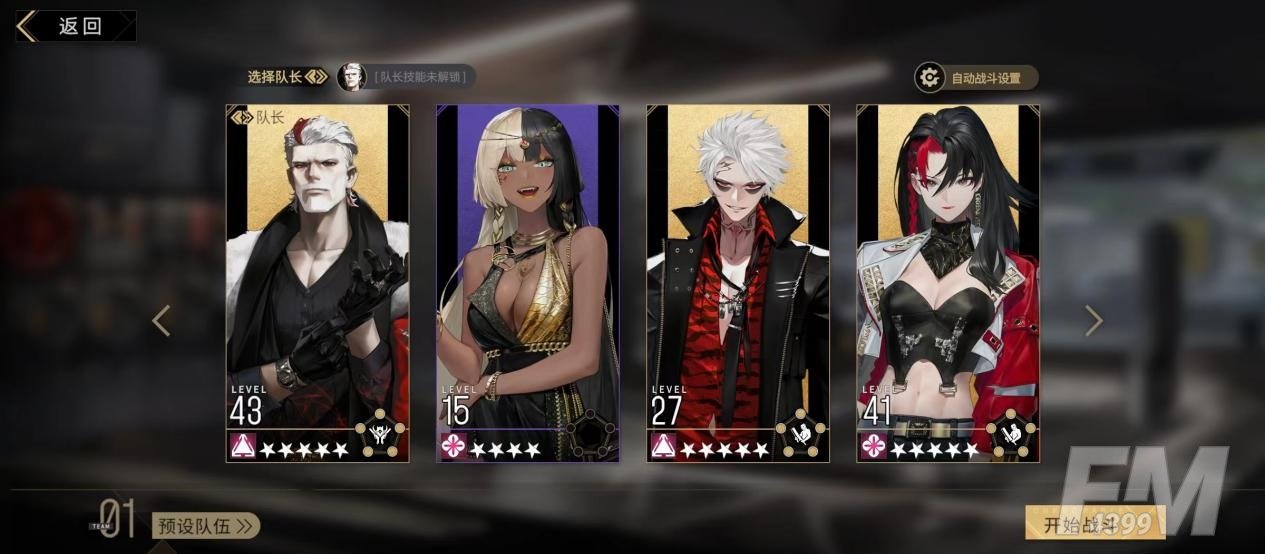
Task: Go back using the 返回 button
Action: 75,26
